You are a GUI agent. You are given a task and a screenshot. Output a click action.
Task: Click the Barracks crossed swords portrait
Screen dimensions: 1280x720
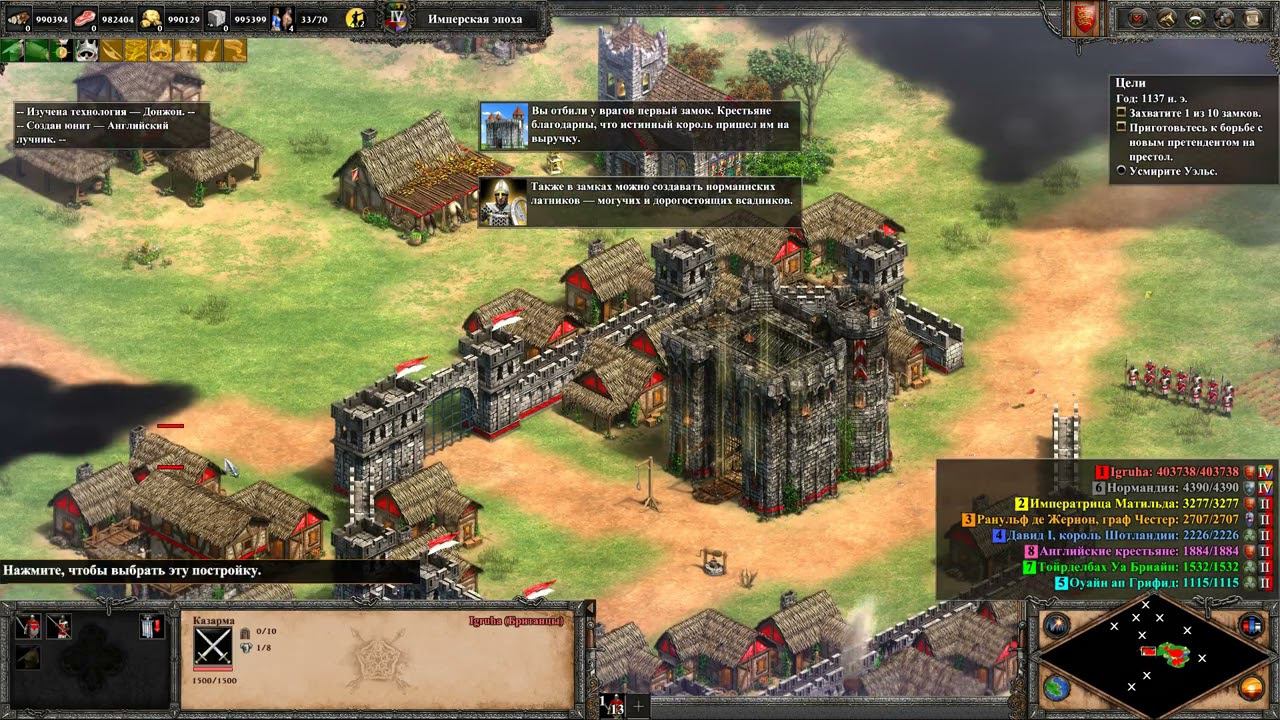pos(213,647)
